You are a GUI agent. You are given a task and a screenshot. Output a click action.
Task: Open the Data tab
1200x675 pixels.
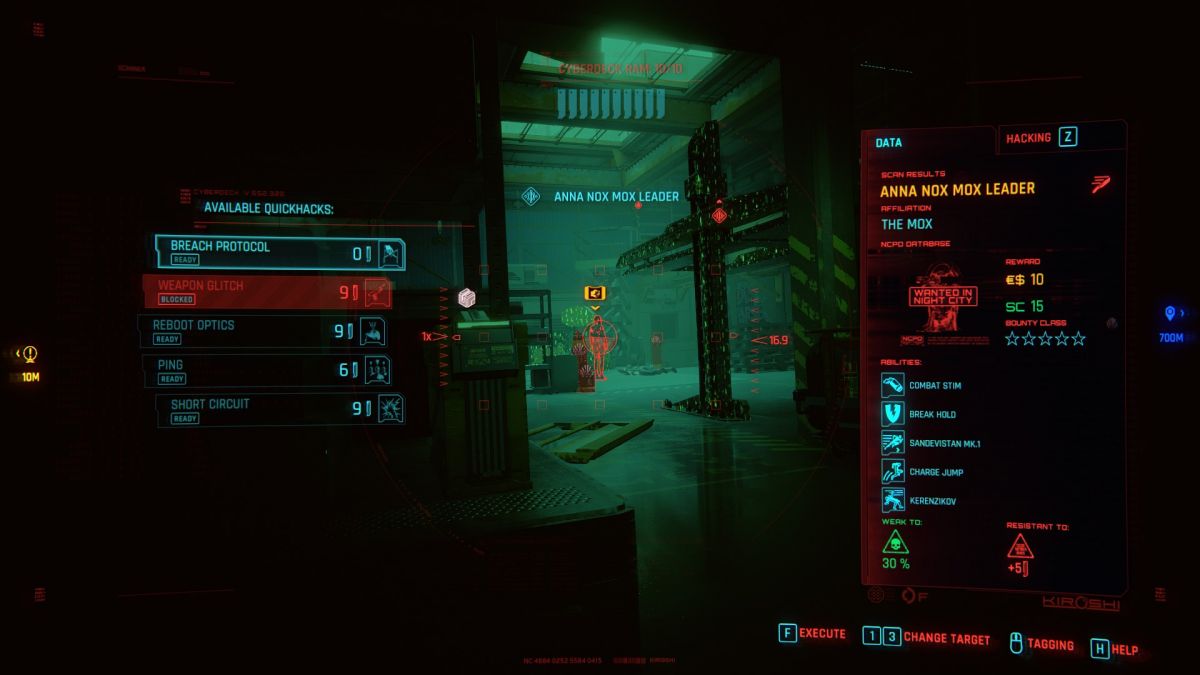pos(889,142)
